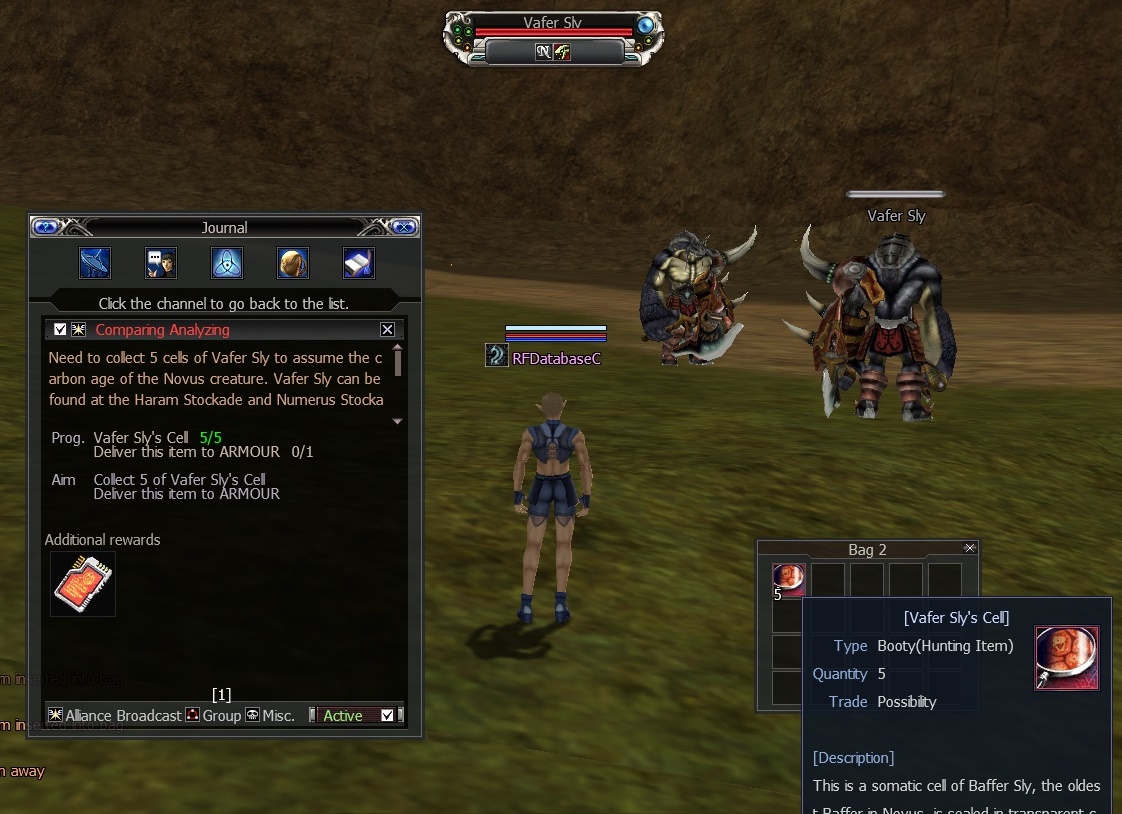Inspect the red chip additional reward
1122x814 pixels.
point(83,584)
